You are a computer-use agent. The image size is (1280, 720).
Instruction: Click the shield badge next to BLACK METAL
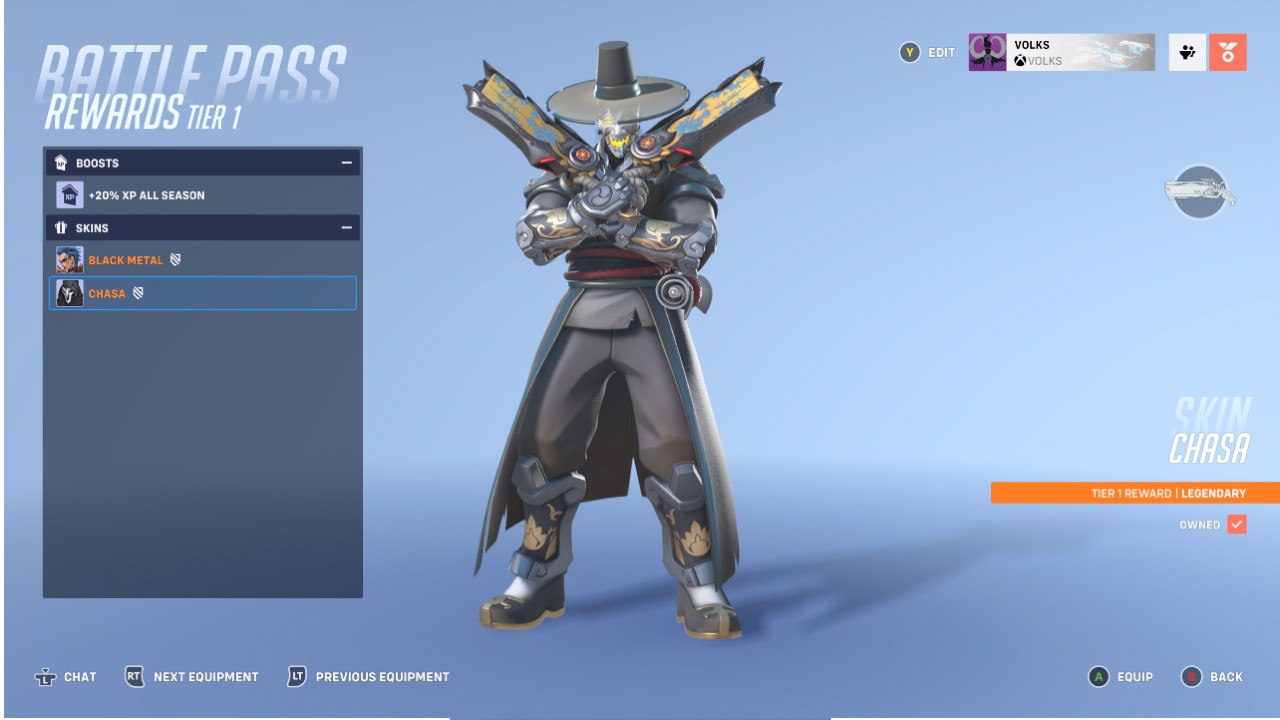(177, 259)
